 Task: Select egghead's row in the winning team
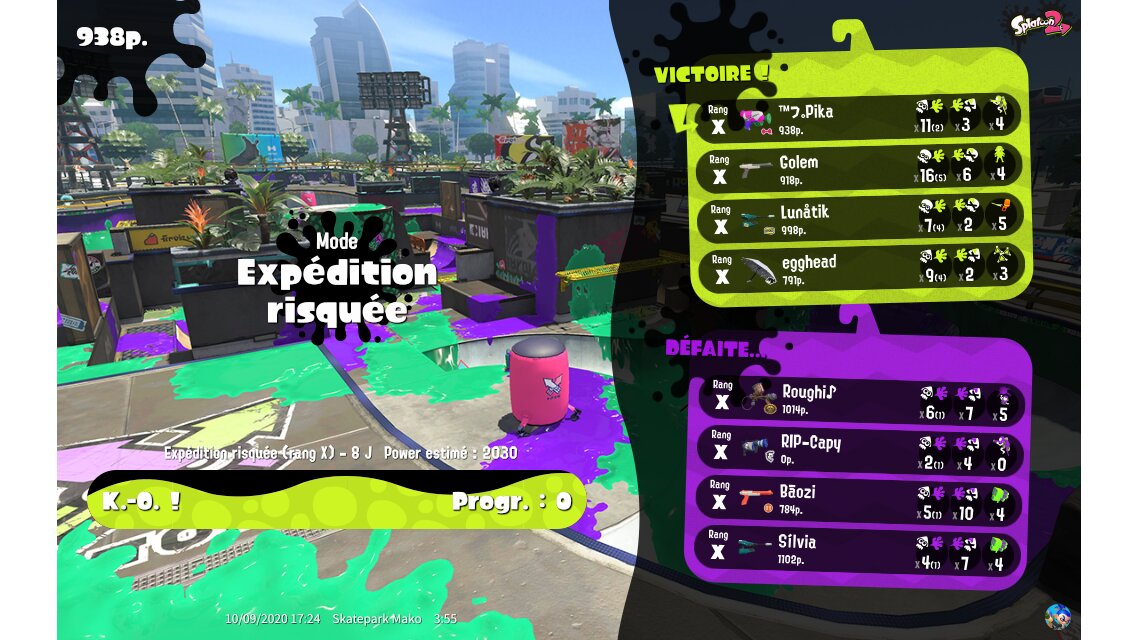(858, 268)
